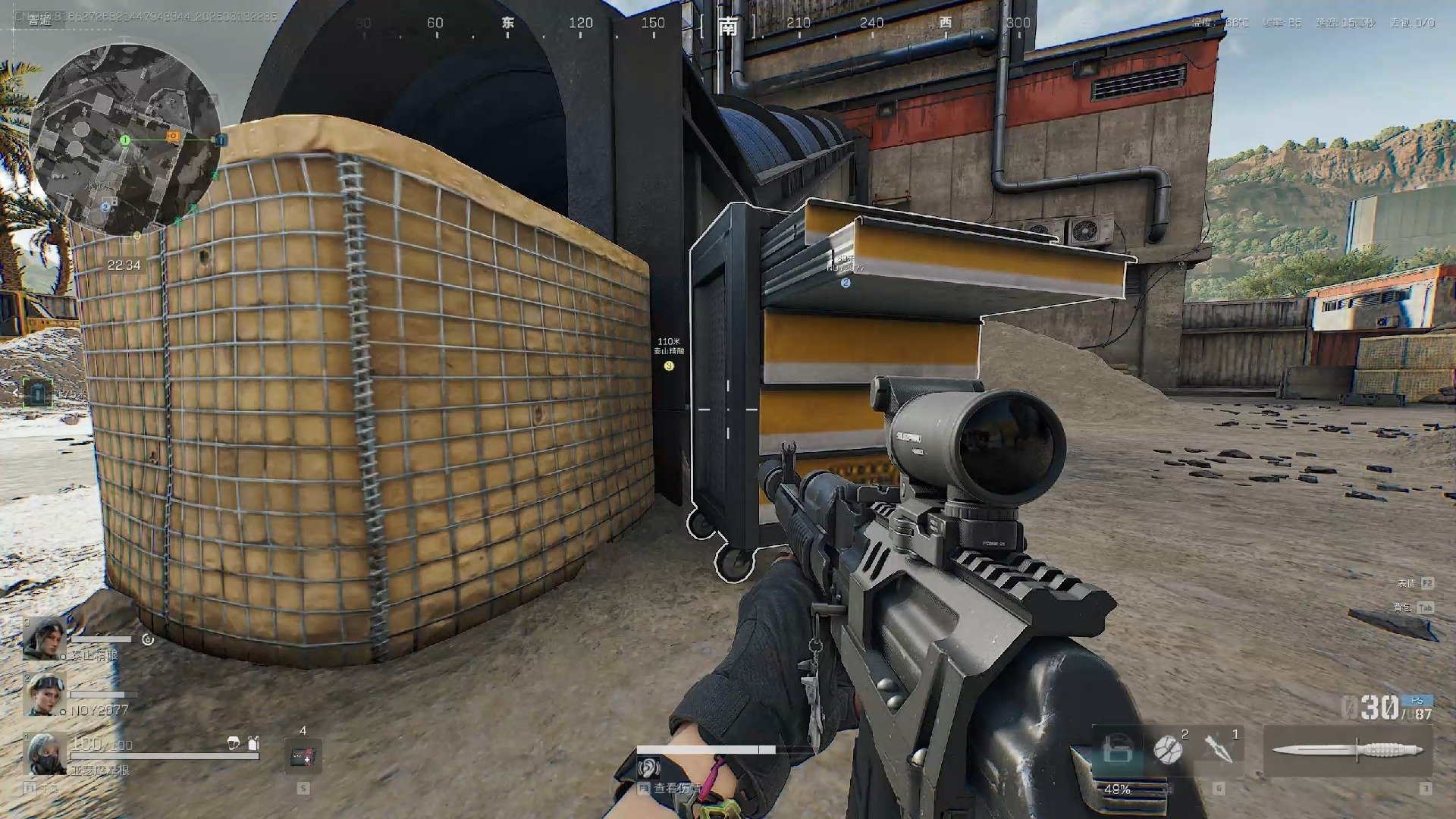Click the south heading on the compass
Image resolution: width=1456 pixels, height=819 pixels.
click(x=728, y=27)
